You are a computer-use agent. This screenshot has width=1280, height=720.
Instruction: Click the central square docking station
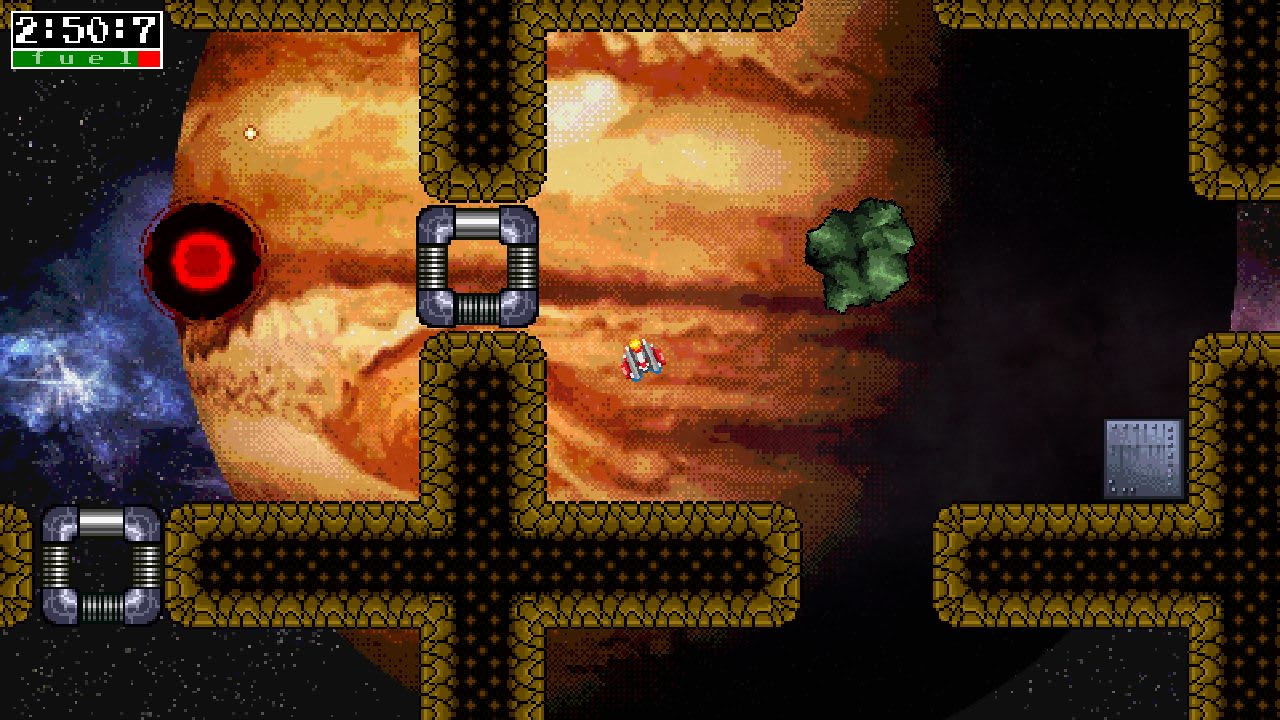(478, 267)
